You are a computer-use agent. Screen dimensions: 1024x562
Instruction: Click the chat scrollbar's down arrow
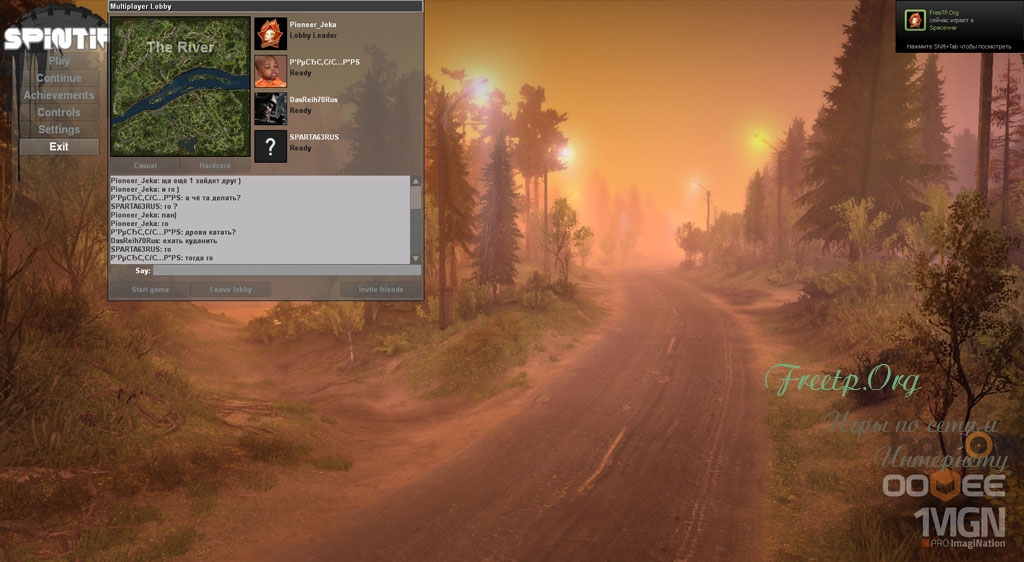click(x=416, y=258)
